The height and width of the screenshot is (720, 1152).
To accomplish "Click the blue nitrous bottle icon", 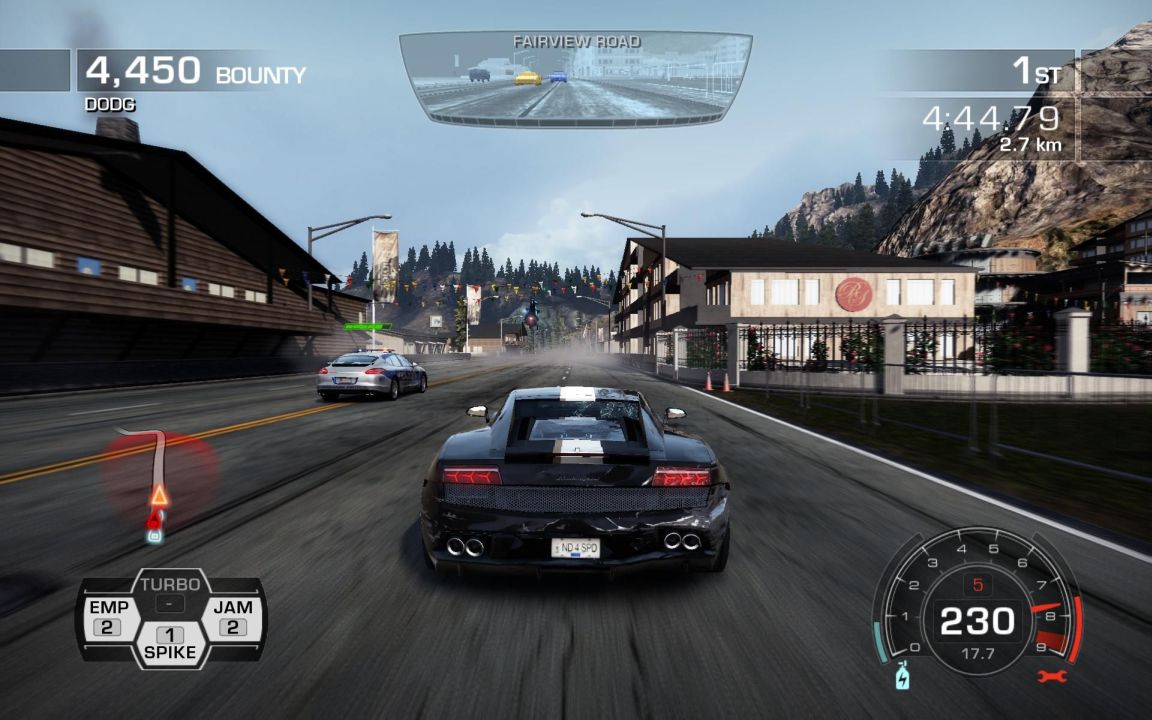I will pyautogui.click(x=903, y=676).
